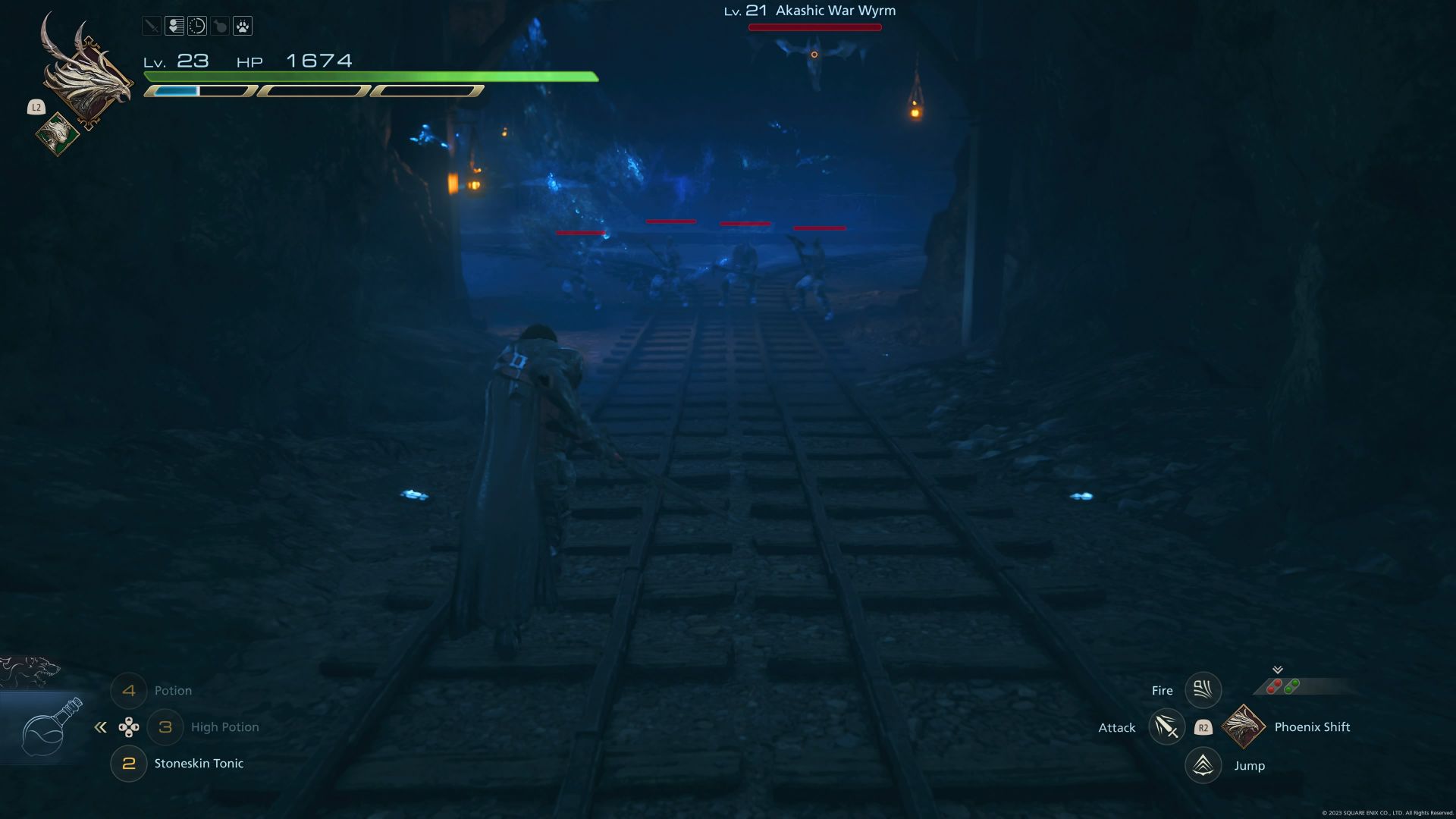
Task: Click the paw status icon near the HP bar
Action: pyautogui.click(x=241, y=26)
